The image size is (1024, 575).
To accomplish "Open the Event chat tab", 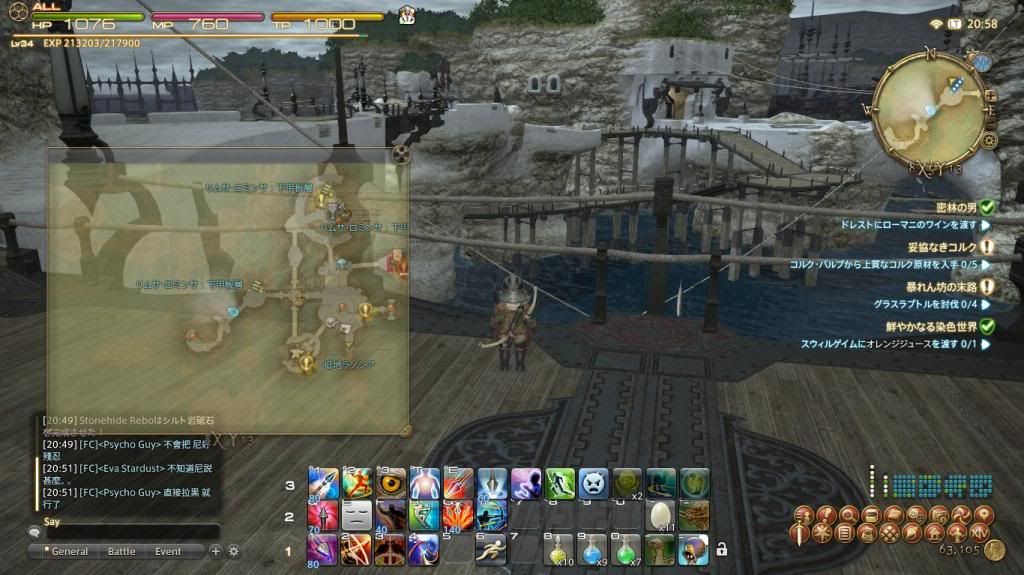I will tap(168, 551).
